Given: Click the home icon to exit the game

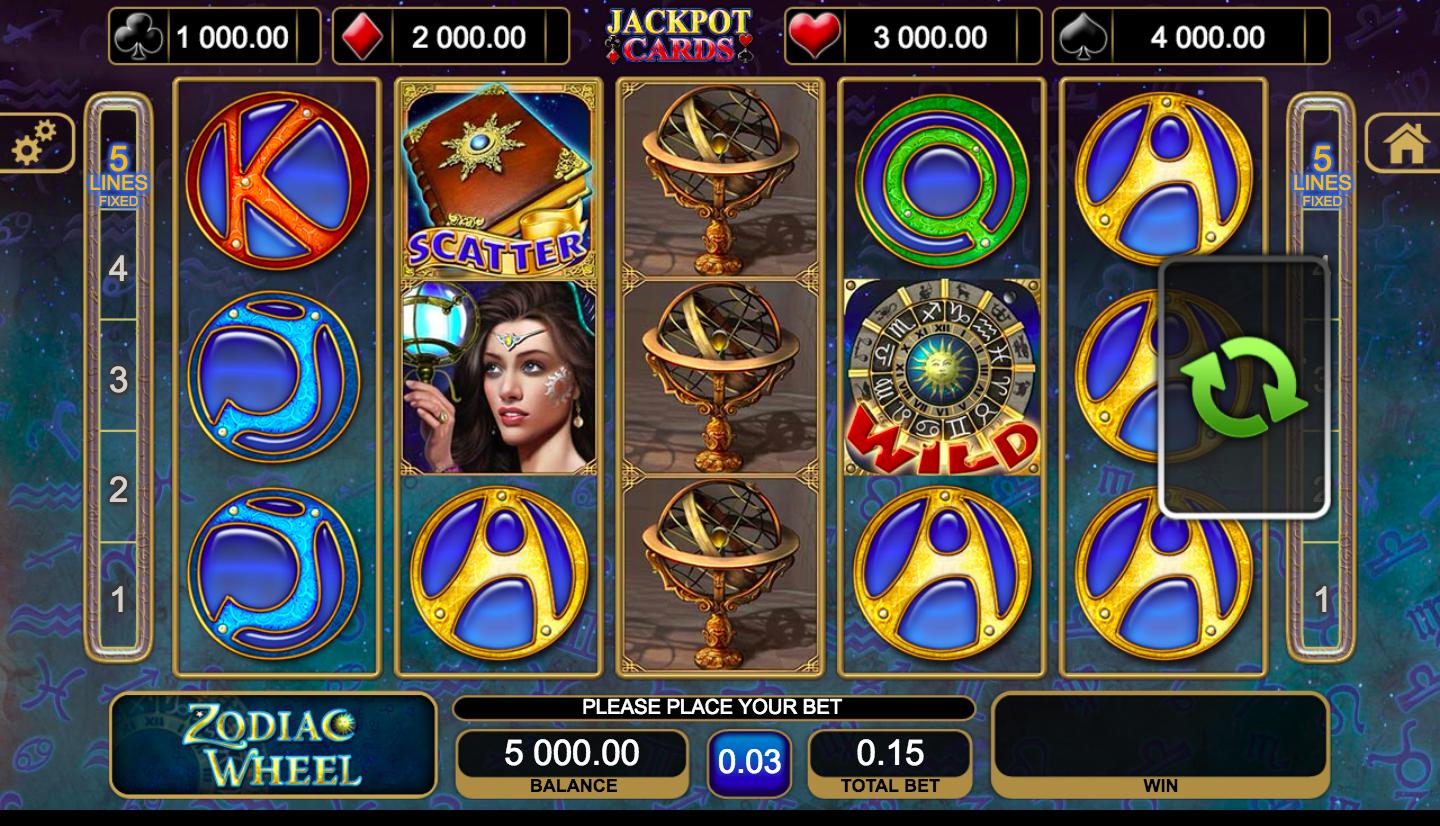Looking at the screenshot, I should [1407, 143].
